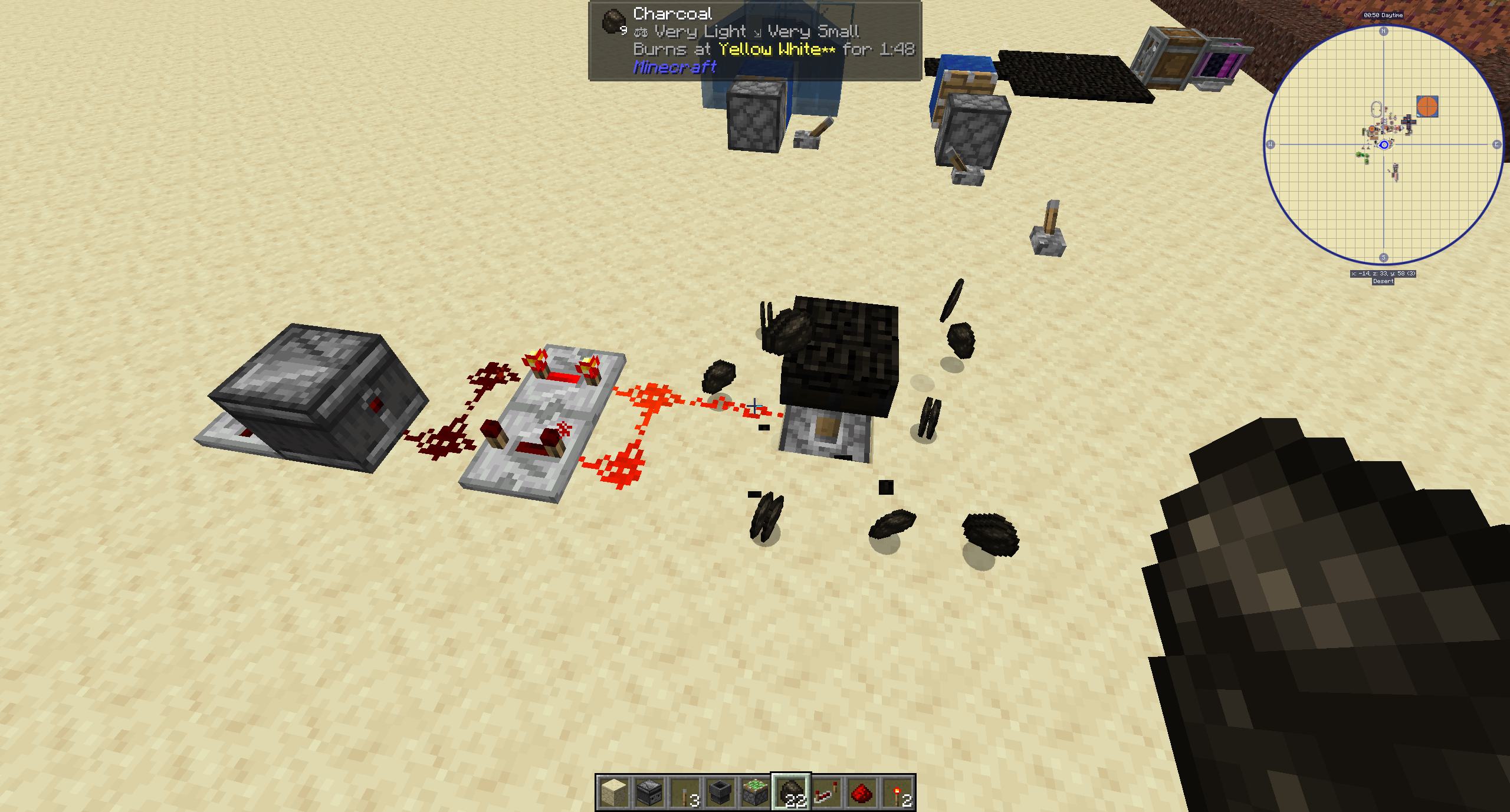The height and width of the screenshot is (812, 1510).
Task: Click the 00:50 Daytime clock label
Action: click(1383, 15)
